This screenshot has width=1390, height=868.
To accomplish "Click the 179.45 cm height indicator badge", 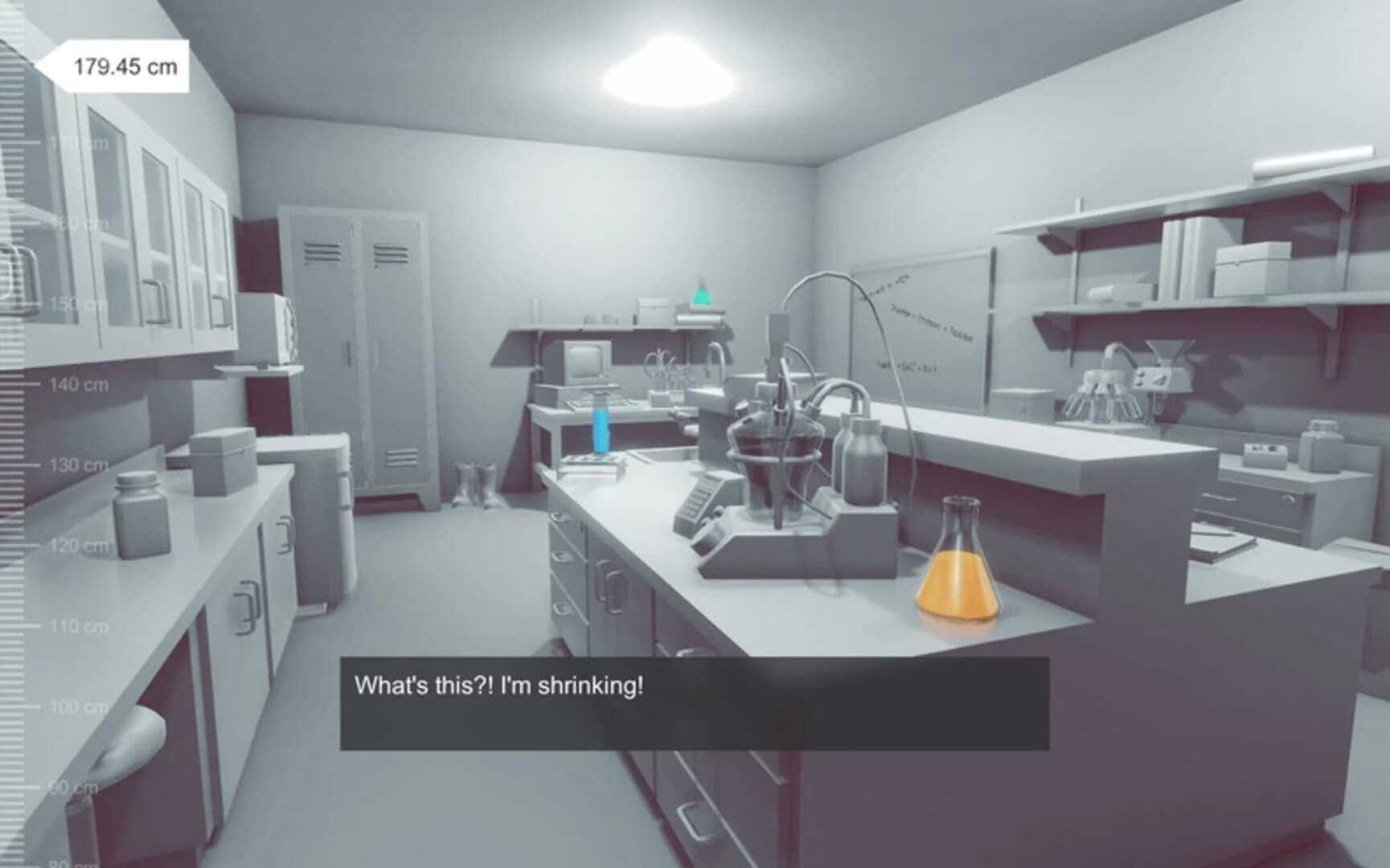I will pos(123,66).
